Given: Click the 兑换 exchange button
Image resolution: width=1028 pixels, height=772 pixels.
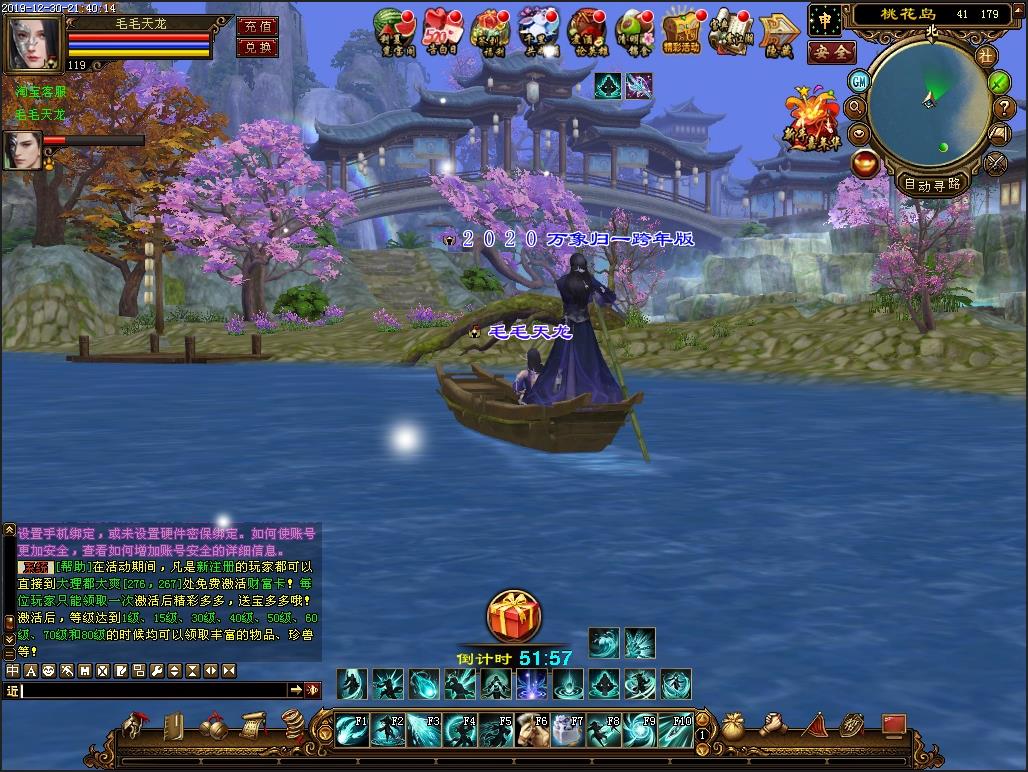Looking at the screenshot, I should 257,47.
